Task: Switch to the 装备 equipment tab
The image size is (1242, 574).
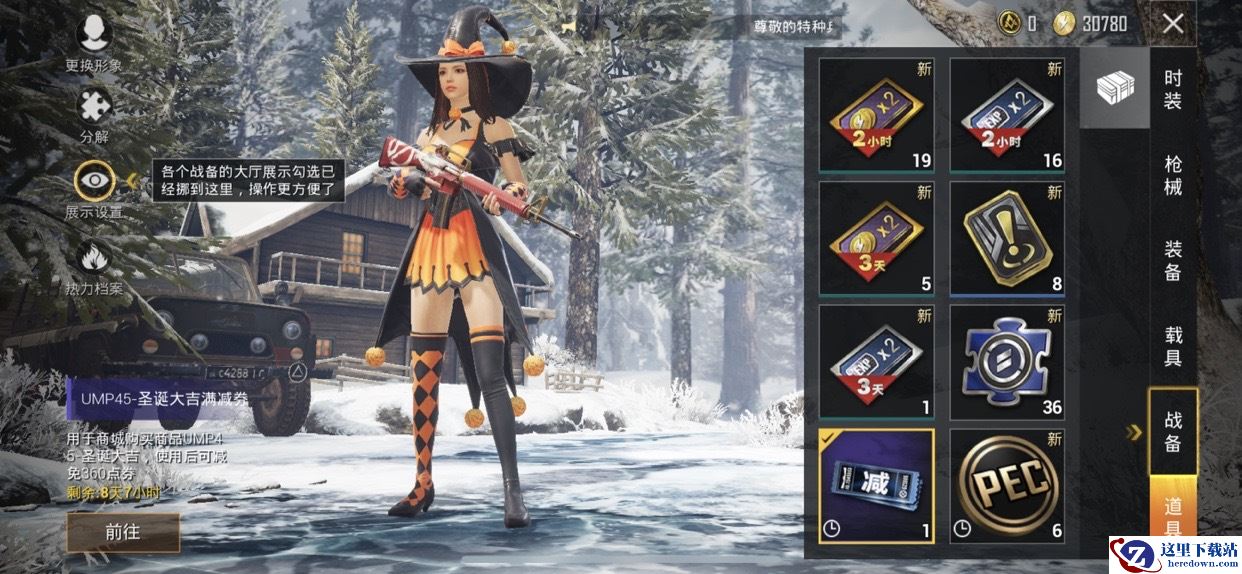Action: point(1173,260)
